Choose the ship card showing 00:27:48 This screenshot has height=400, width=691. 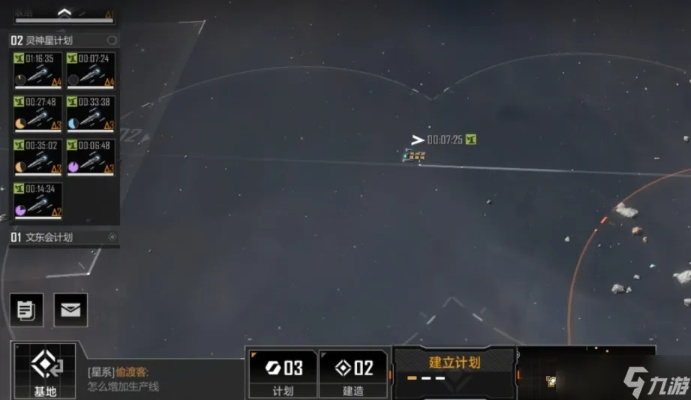tap(36, 113)
